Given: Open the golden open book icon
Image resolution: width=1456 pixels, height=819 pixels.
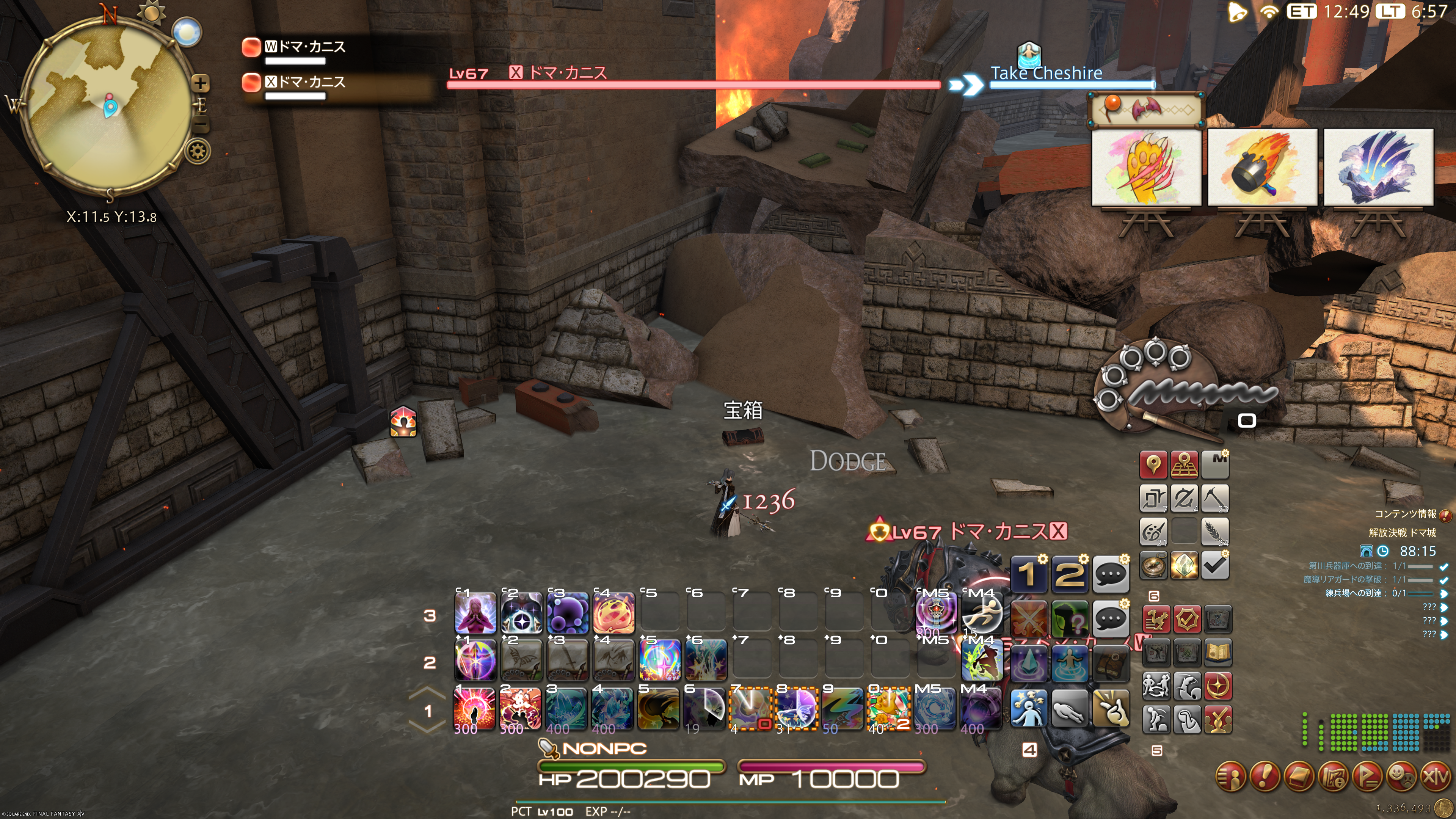Looking at the screenshot, I should point(1218,653).
